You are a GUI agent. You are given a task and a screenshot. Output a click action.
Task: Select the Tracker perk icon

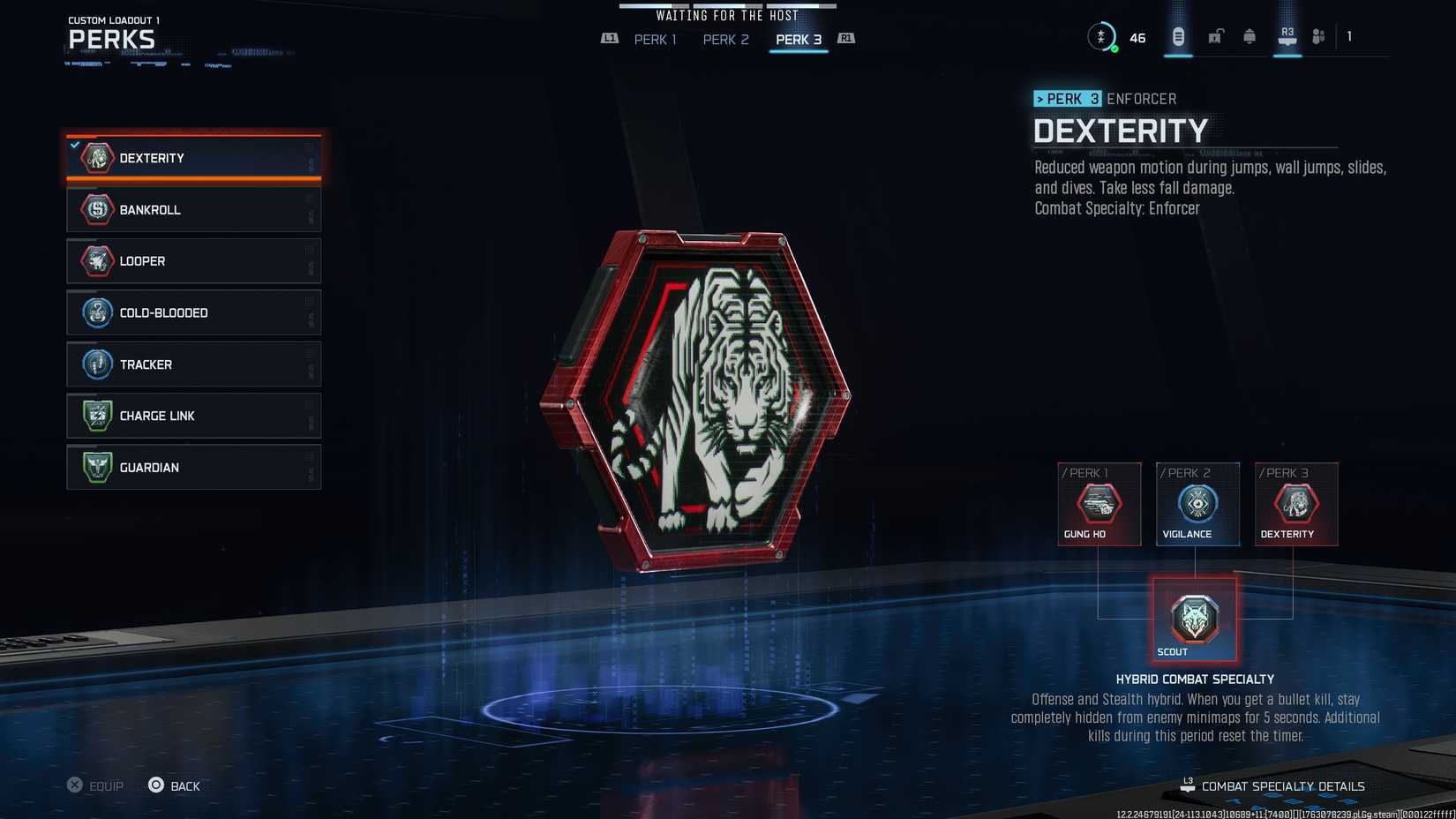click(x=97, y=364)
